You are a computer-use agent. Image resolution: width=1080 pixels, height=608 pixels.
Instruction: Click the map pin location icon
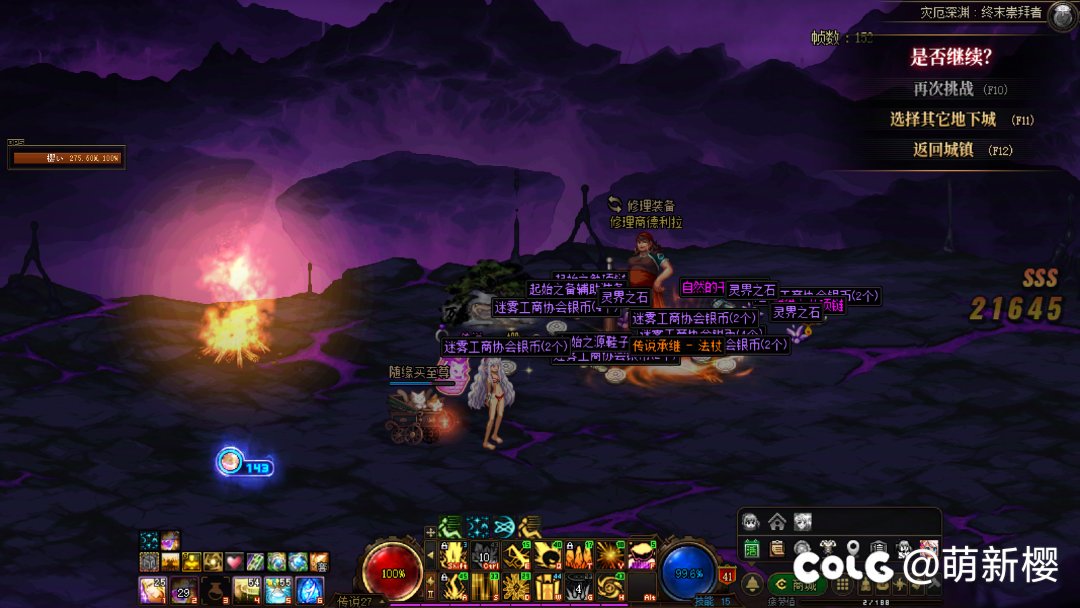click(x=853, y=548)
